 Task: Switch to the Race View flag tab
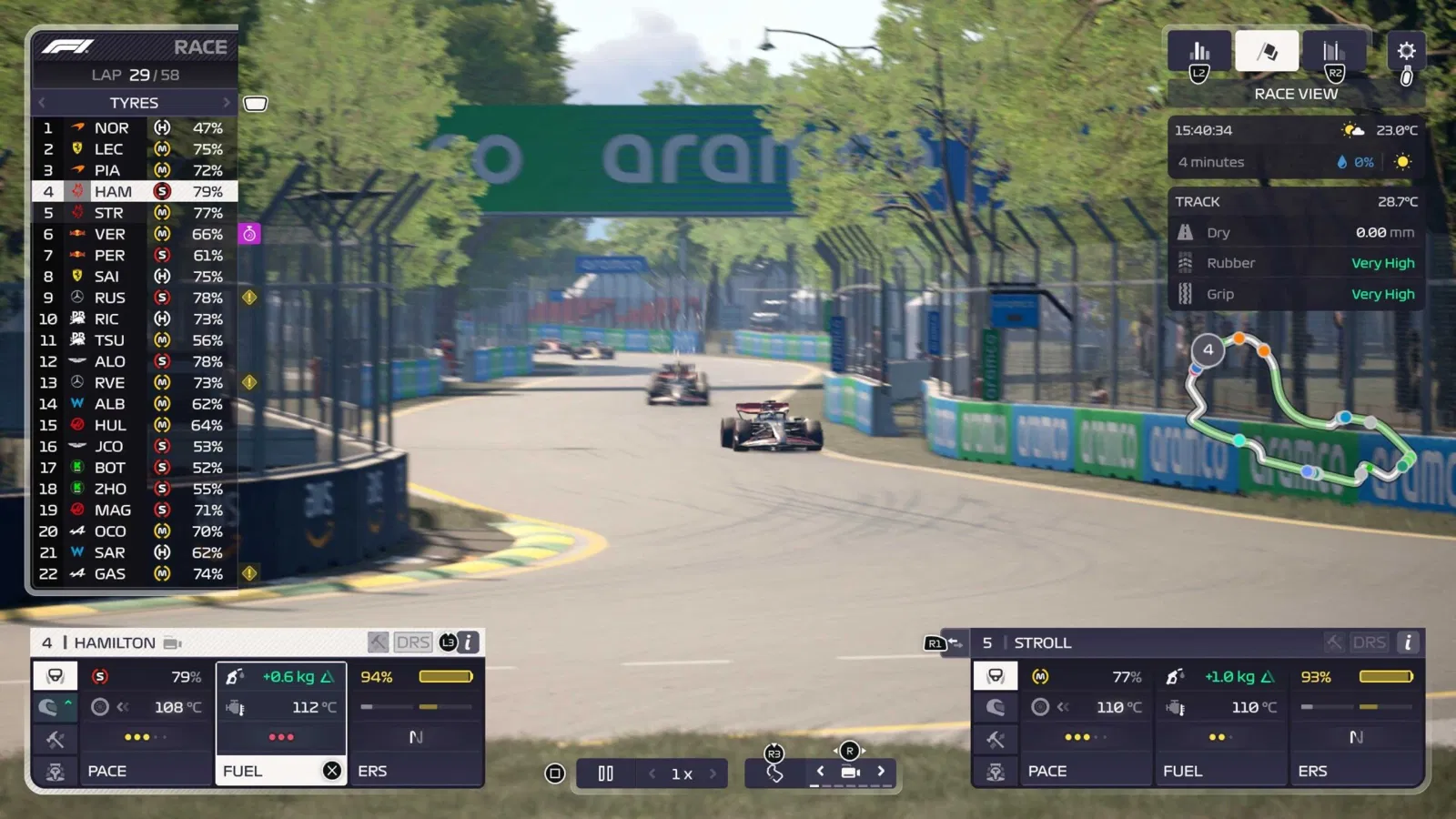tap(1266, 51)
